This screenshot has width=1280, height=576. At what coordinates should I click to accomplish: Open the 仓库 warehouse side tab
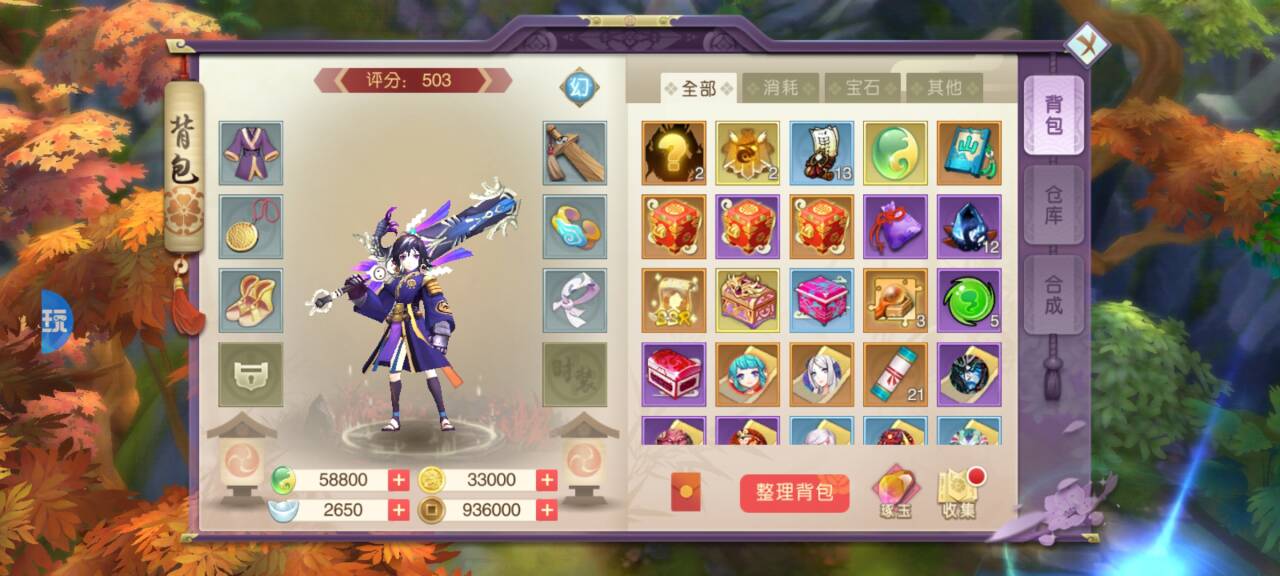(x=1053, y=205)
